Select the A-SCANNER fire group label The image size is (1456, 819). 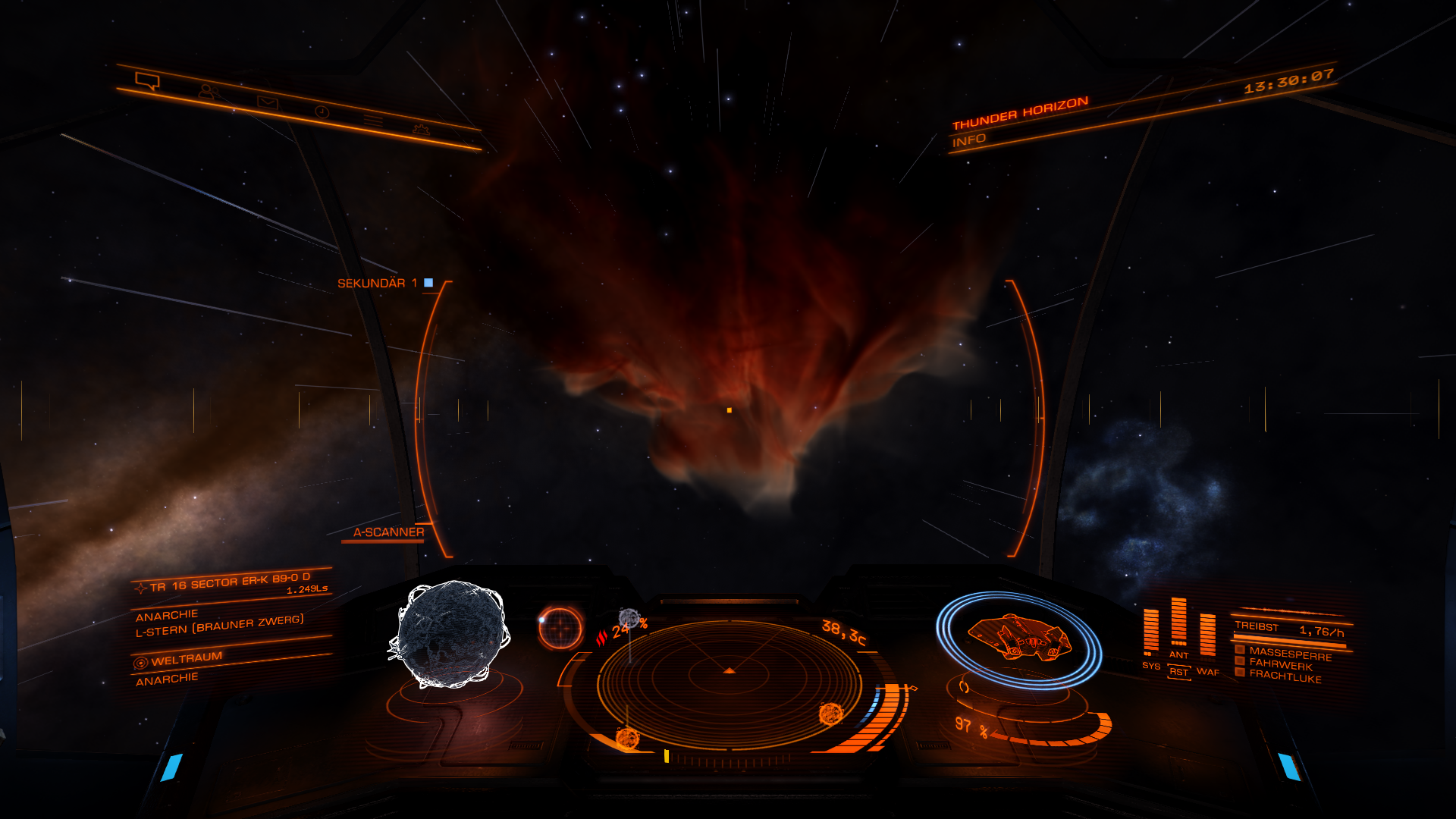388,532
